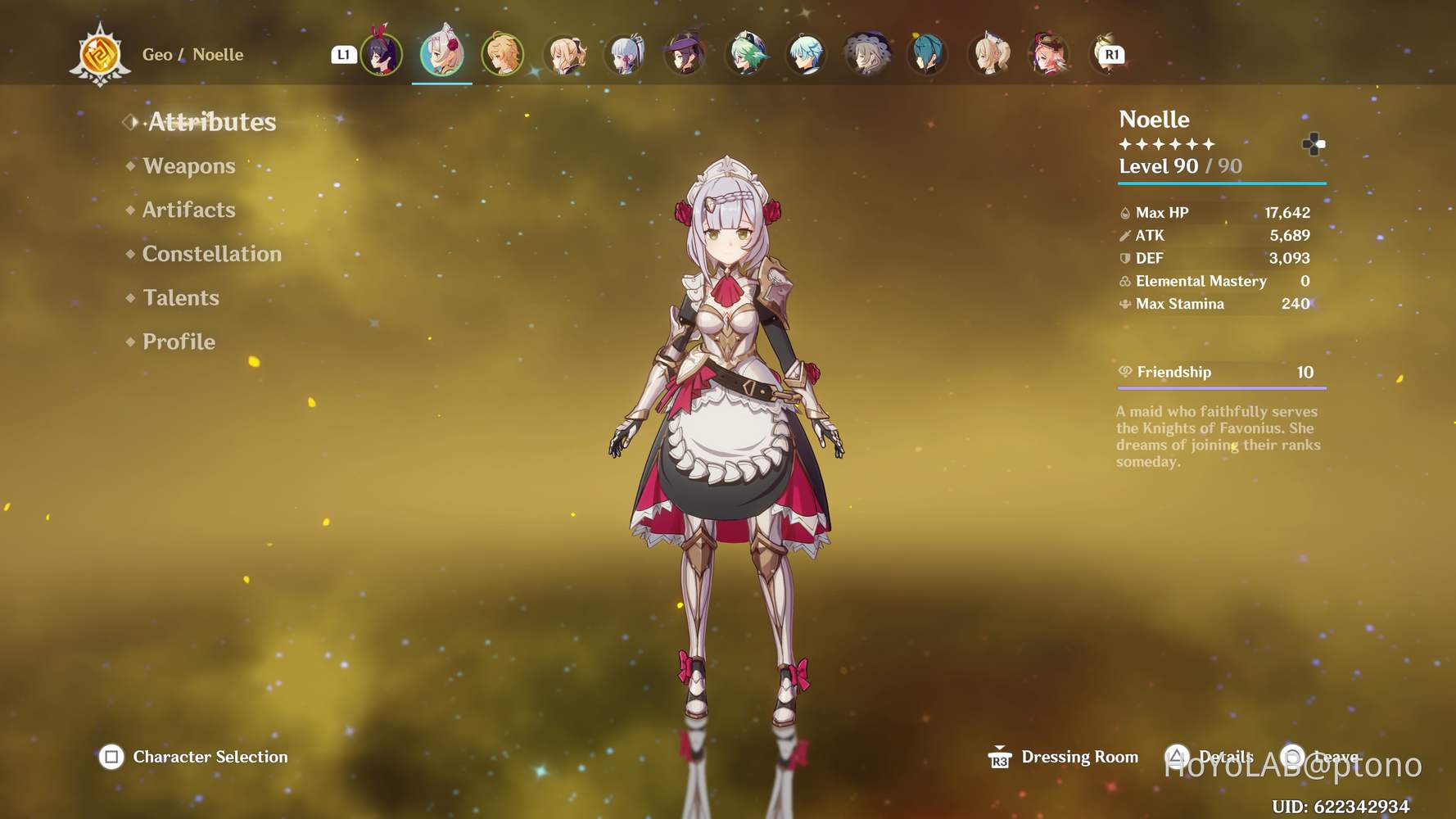The width and height of the screenshot is (1456, 819).
Task: Open the Weapons section
Action: (x=188, y=166)
